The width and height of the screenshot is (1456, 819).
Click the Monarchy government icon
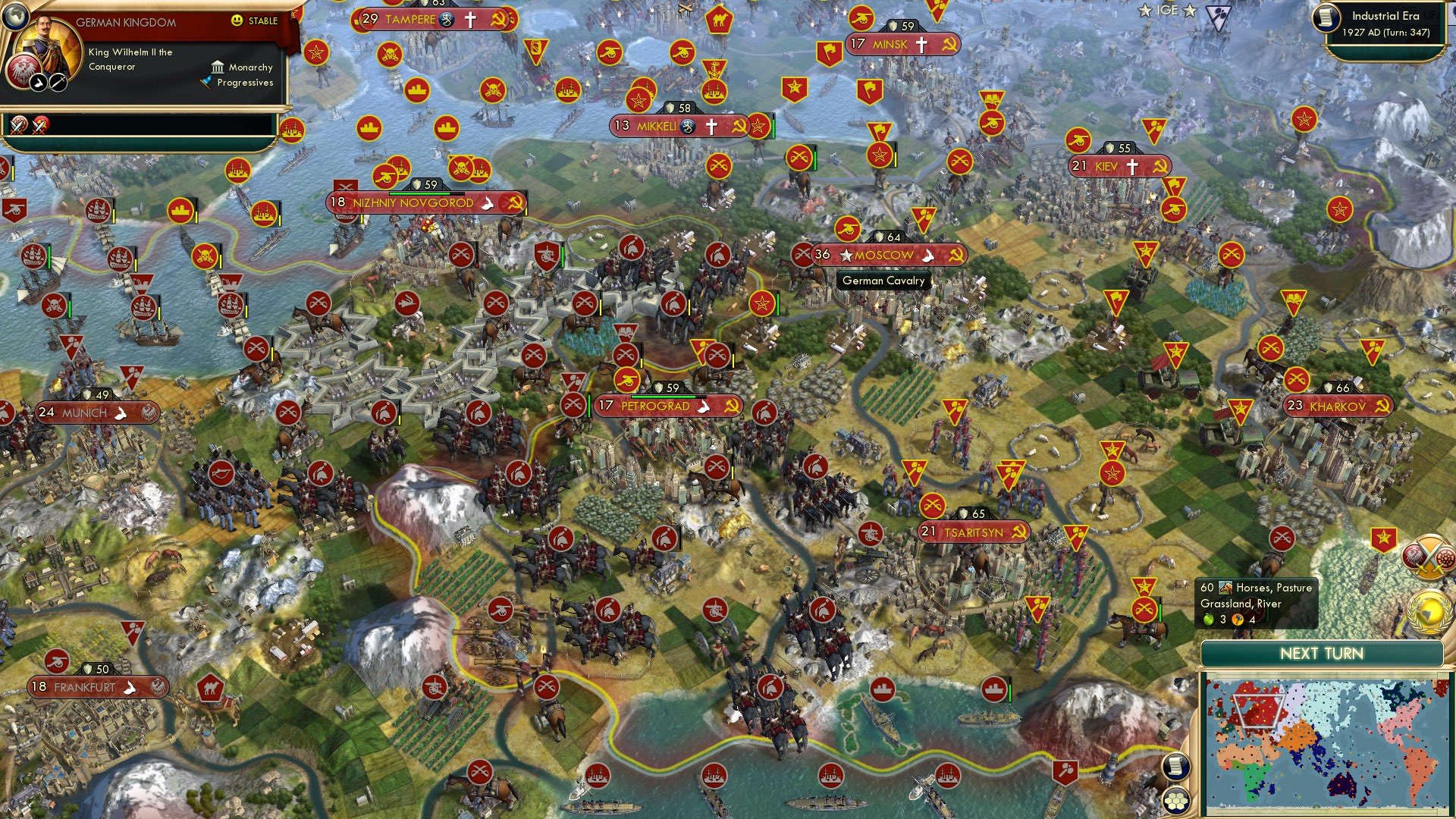218,67
